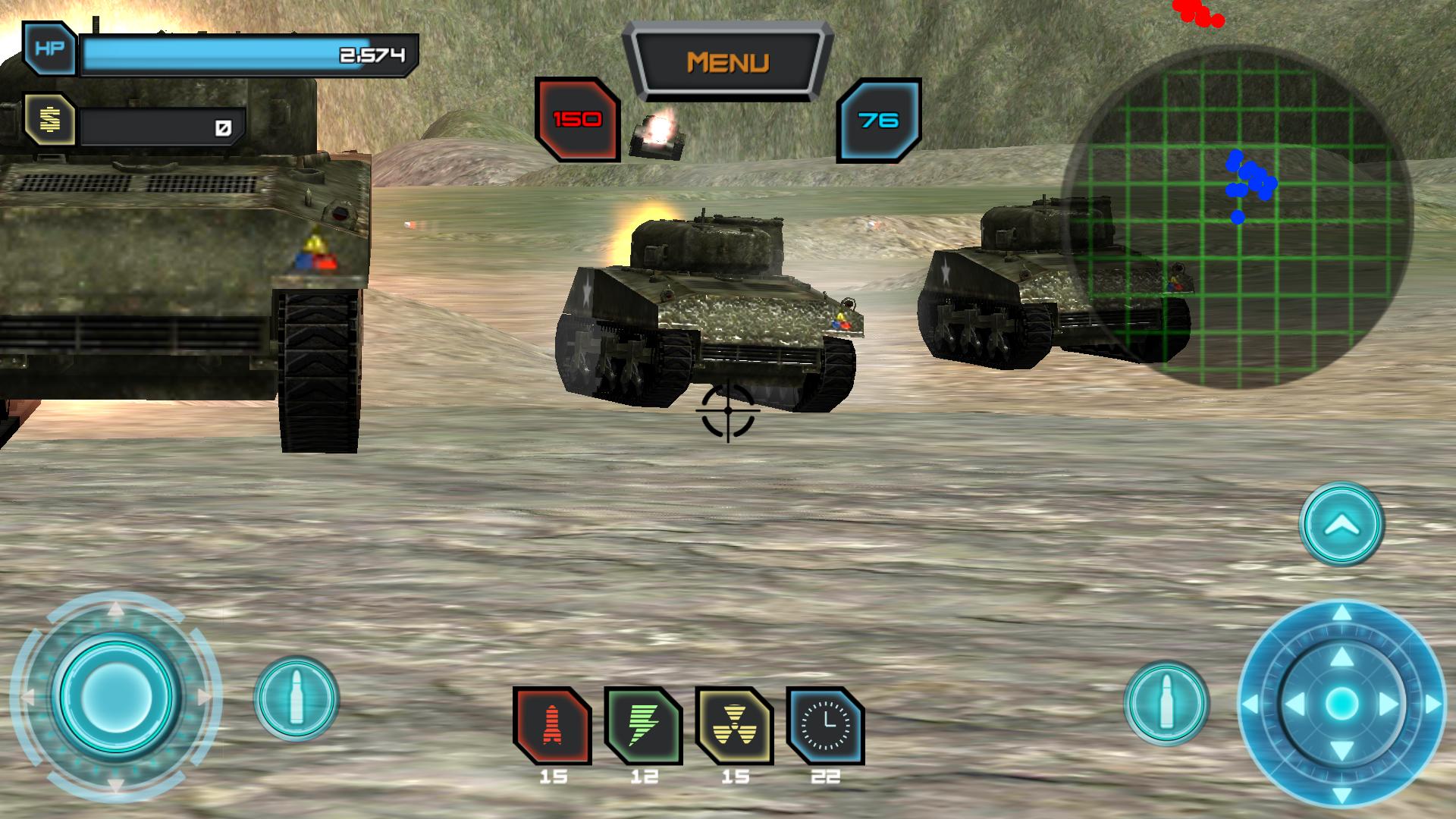Tap the red enemy counter showing 150
1456x819 pixels.
click(x=576, y=118)
